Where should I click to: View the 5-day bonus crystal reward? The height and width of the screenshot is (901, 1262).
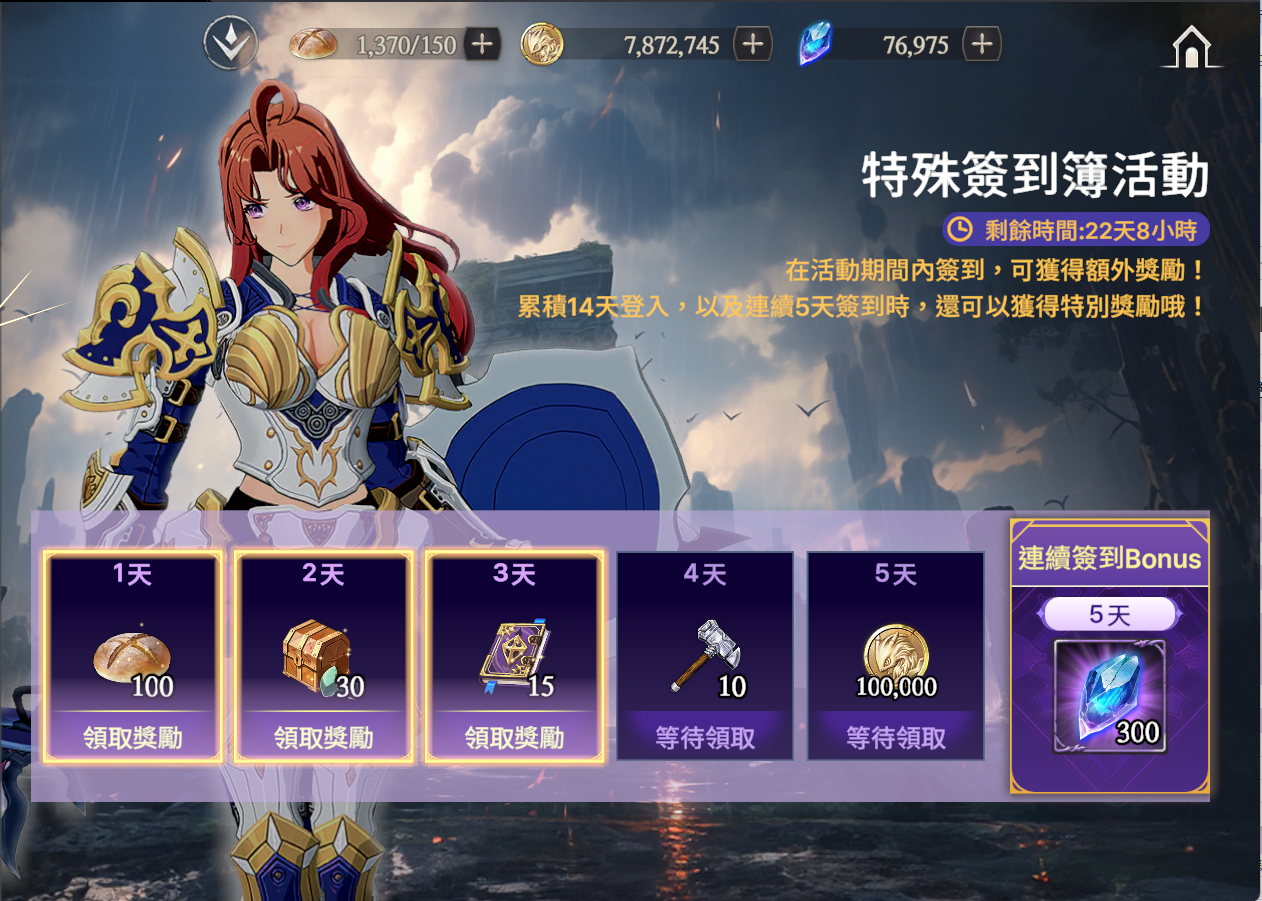1109,696
